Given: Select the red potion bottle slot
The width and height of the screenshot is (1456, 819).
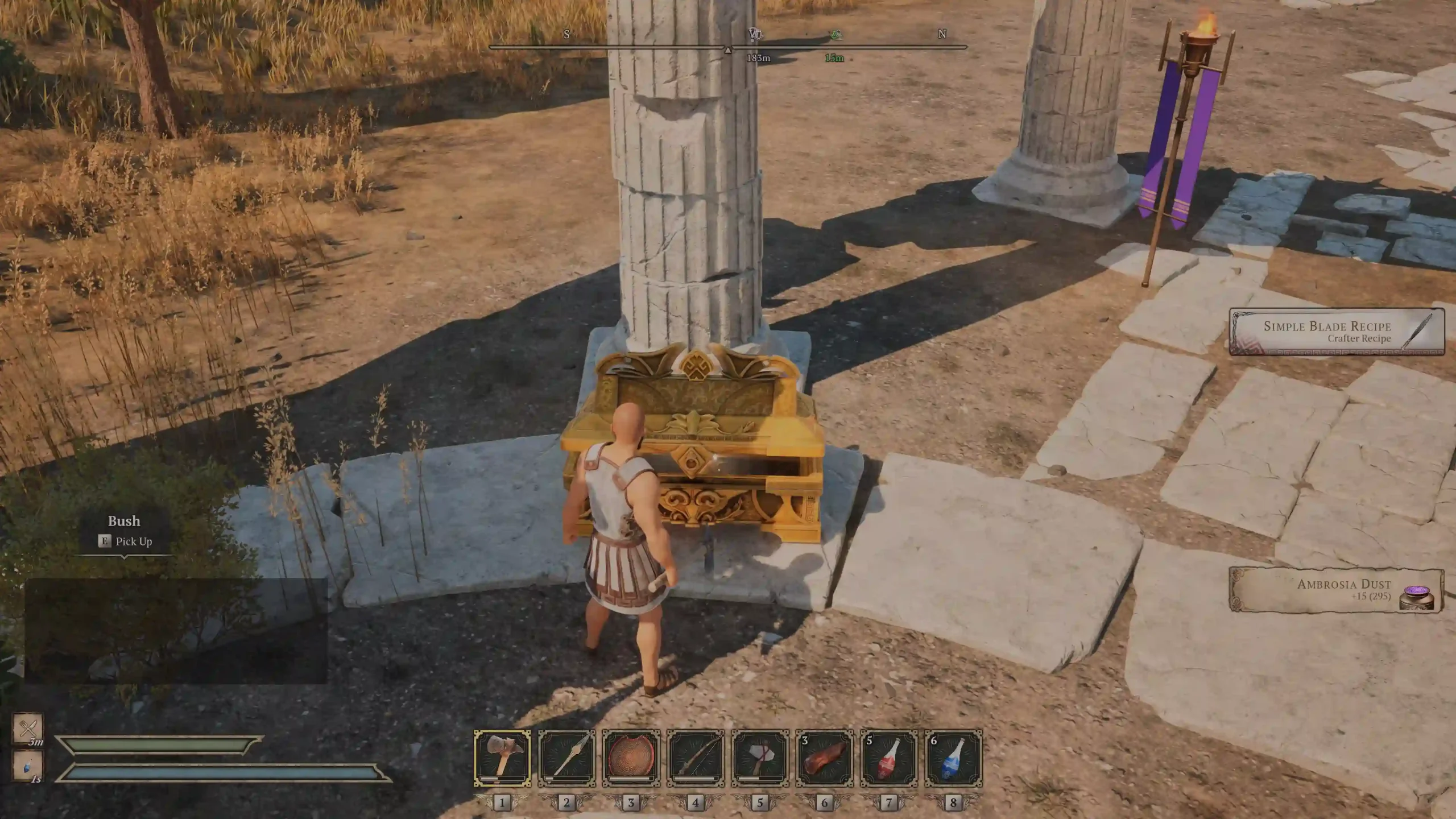Looking at the screenshot, I should pyautogui.click(x=889, y=758).
